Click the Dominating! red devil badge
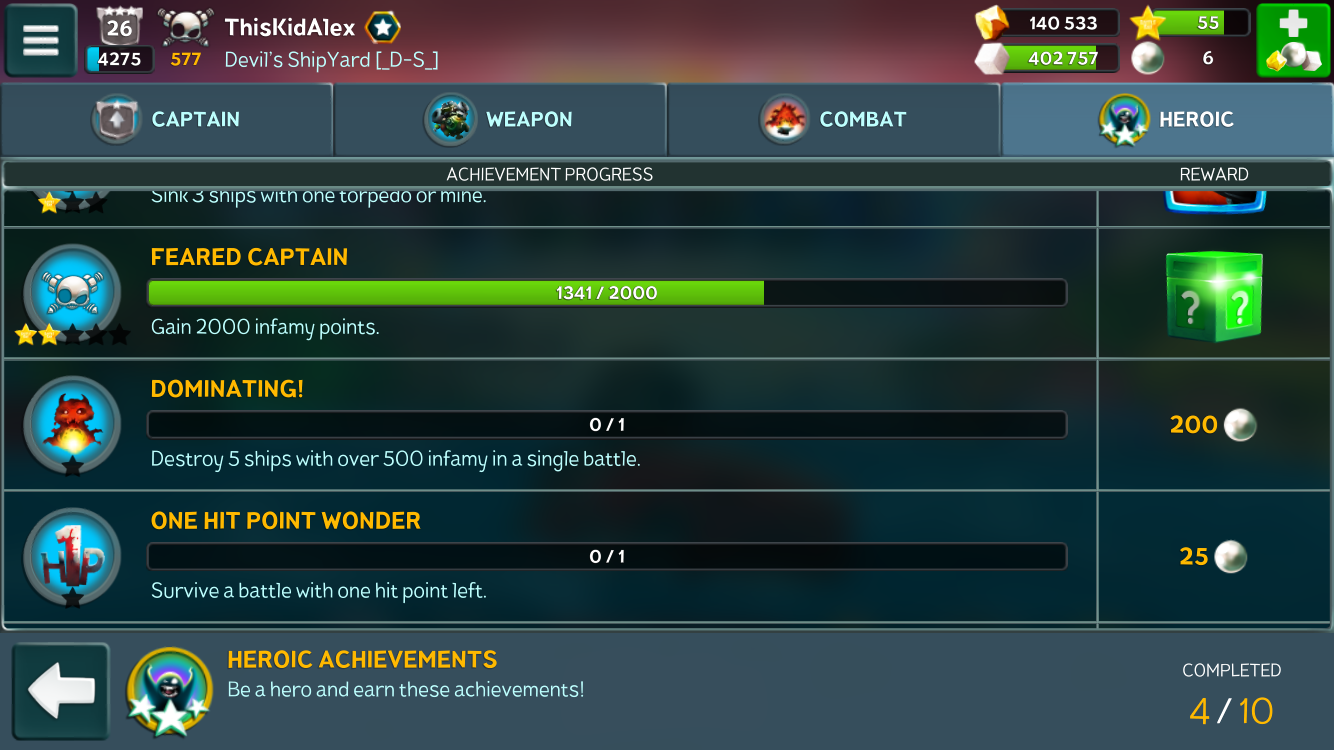1334x750 pixels. click(72, 423)
